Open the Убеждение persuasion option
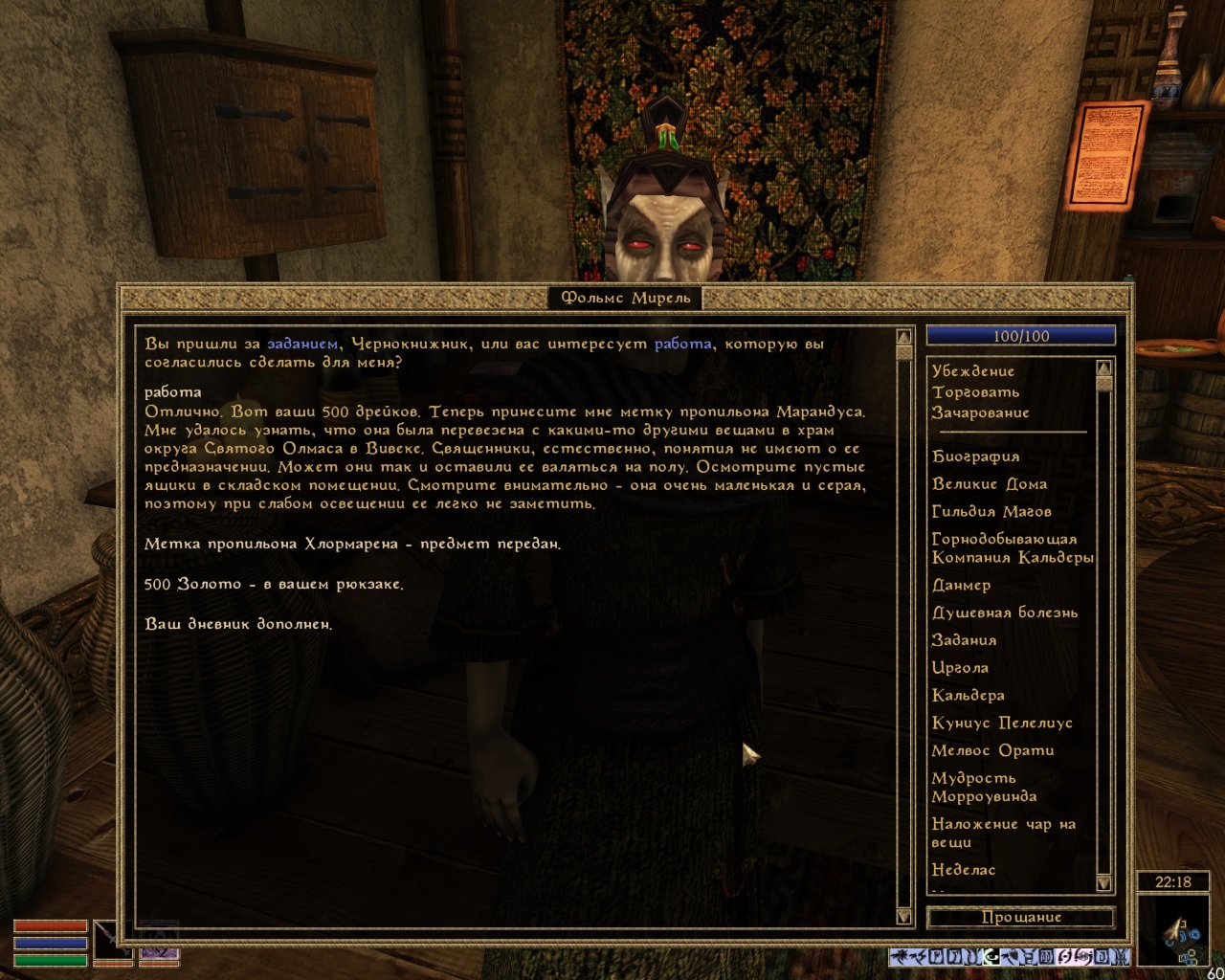The height and width of the screenshot is (980, 1225). (973, 370)
